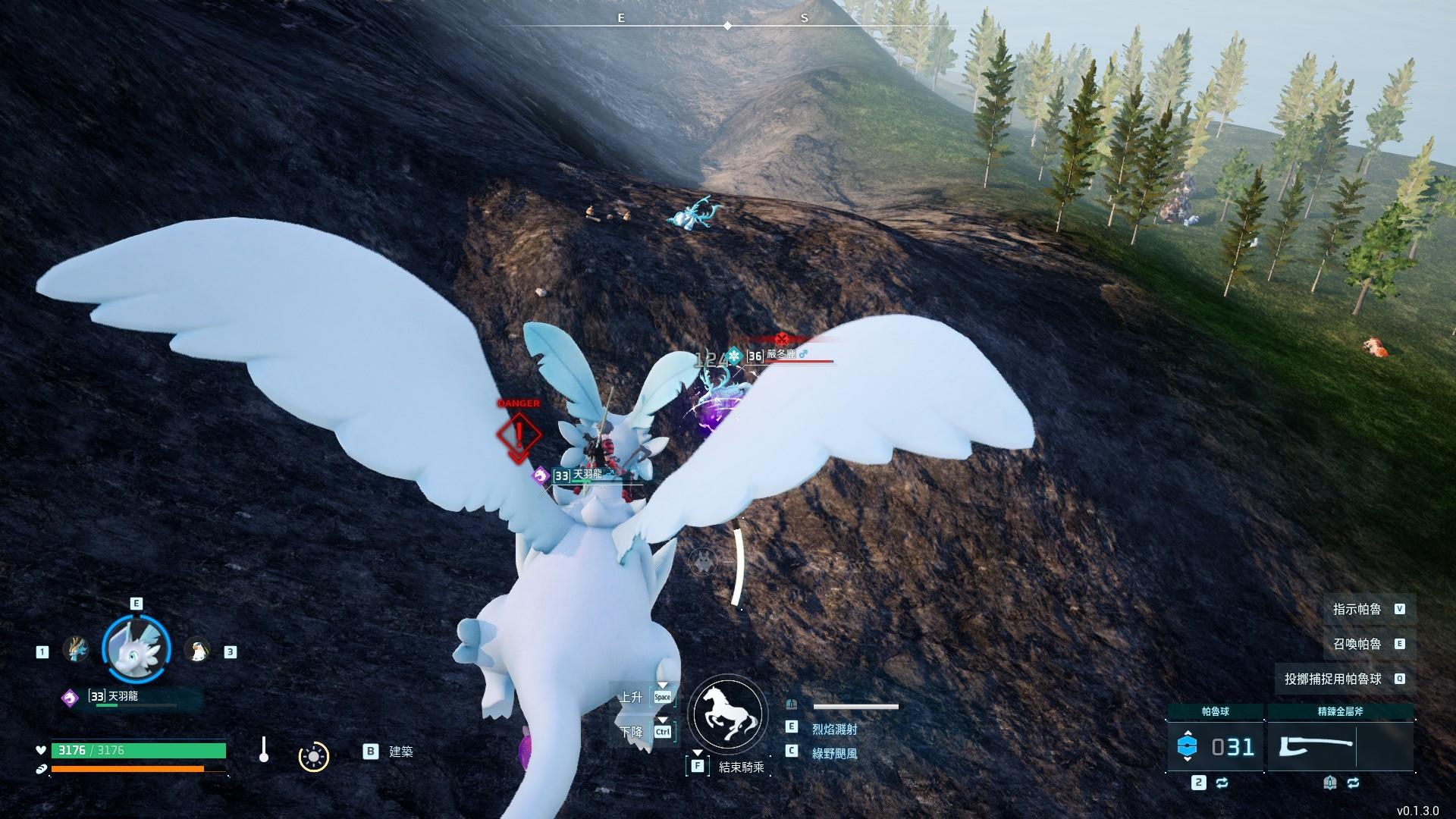This screenshot has height=819, width=1456.
Task: Select the 帕魯球 sphere slot
Action: (1216, 746)
